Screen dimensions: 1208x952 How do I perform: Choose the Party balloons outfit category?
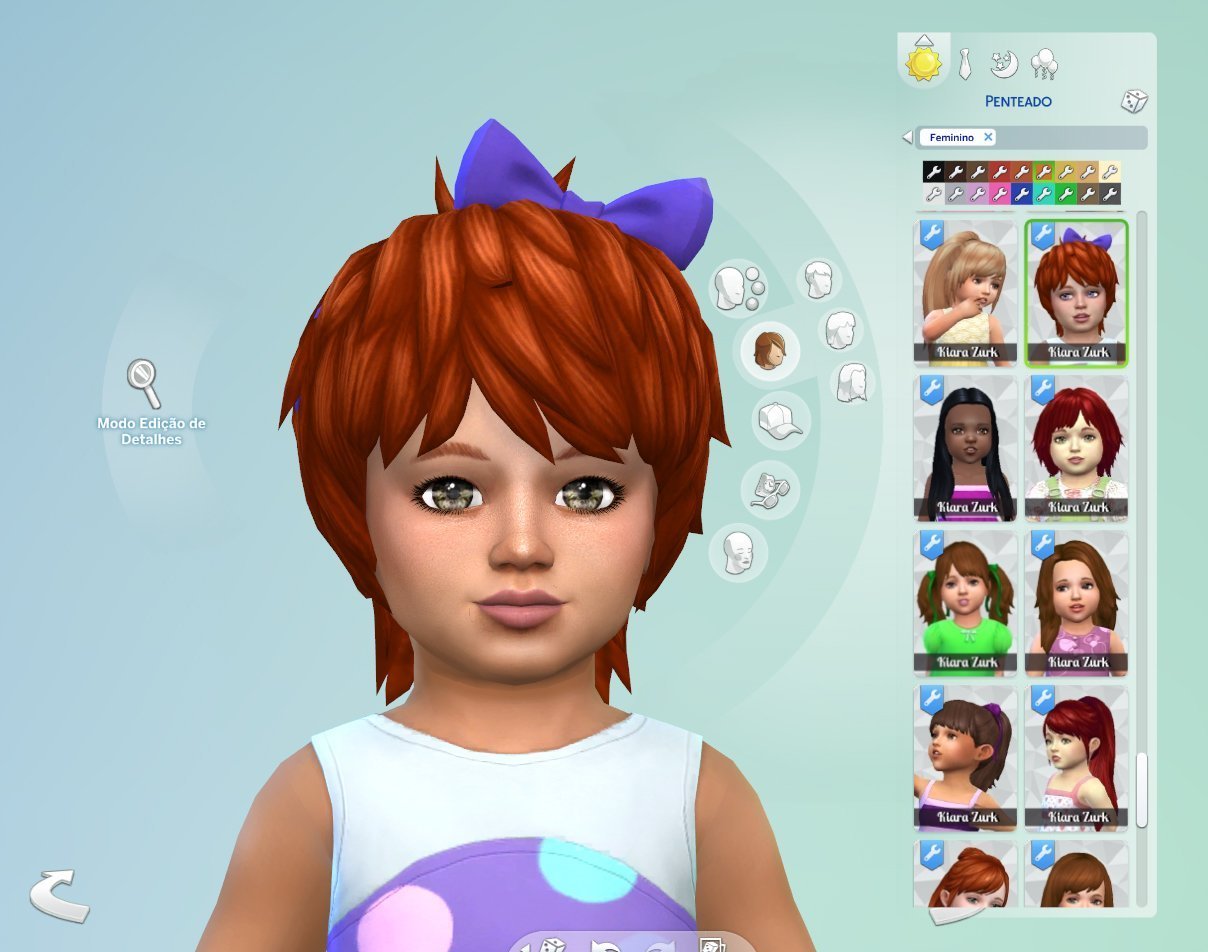pos(1043,64)
